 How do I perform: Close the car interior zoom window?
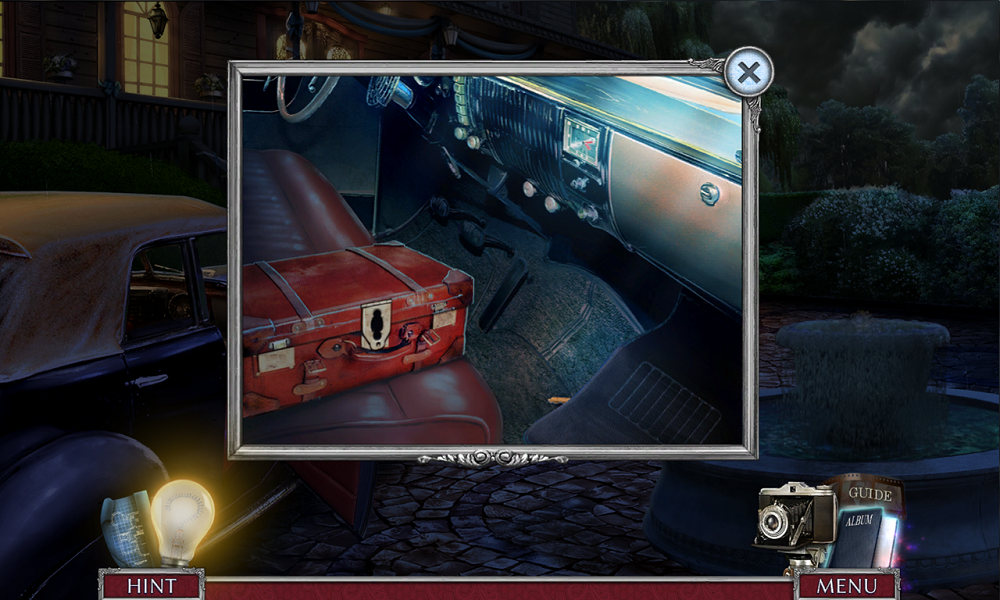click(748, 72)
